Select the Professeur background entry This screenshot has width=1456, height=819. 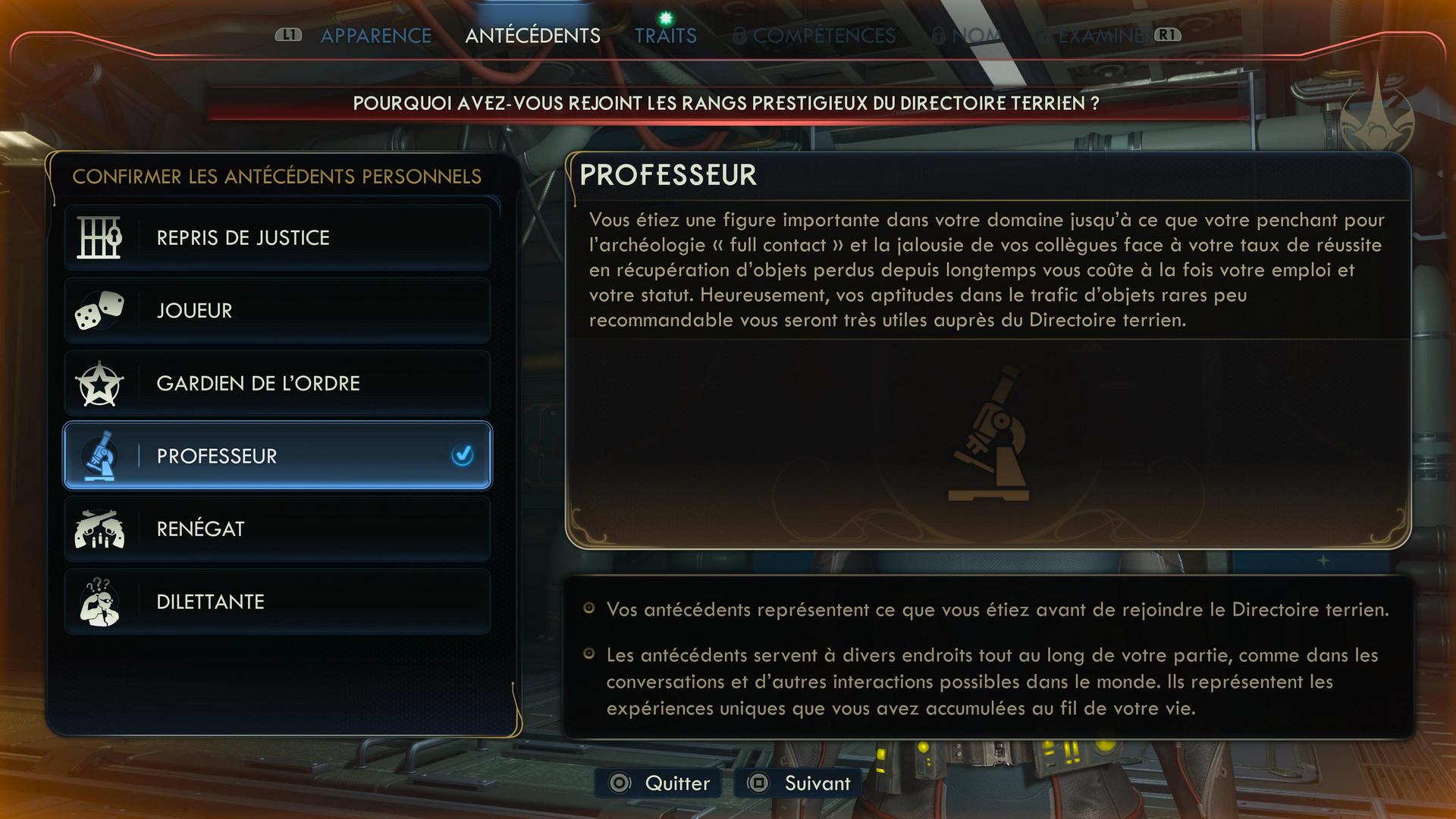[278, 456]
